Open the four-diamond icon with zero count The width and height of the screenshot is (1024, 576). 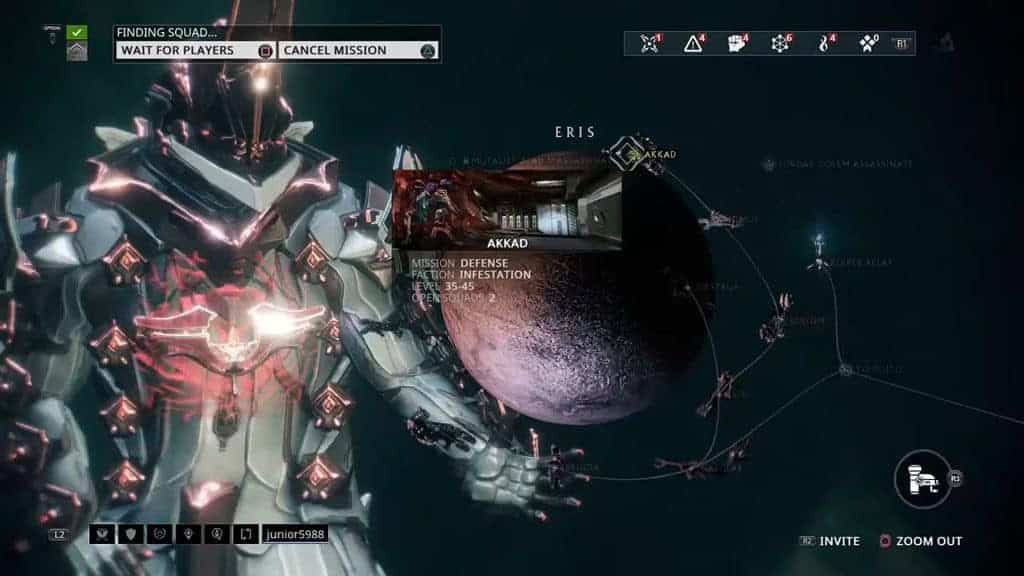click(867, 43)
